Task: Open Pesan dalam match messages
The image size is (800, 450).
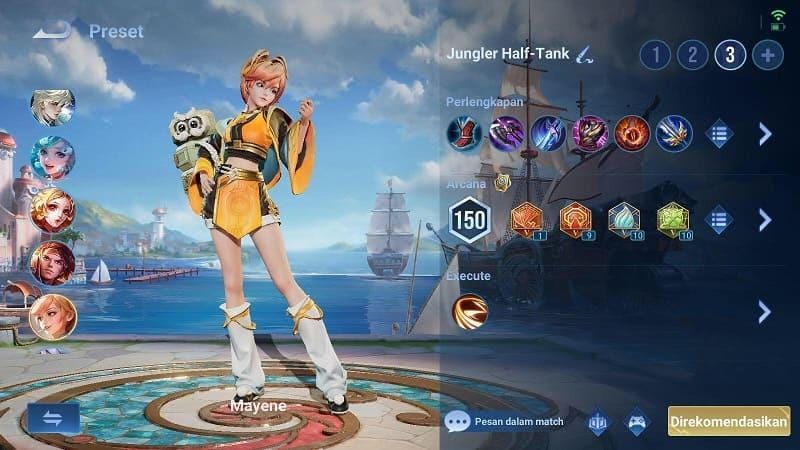Action: coord(502,421)
